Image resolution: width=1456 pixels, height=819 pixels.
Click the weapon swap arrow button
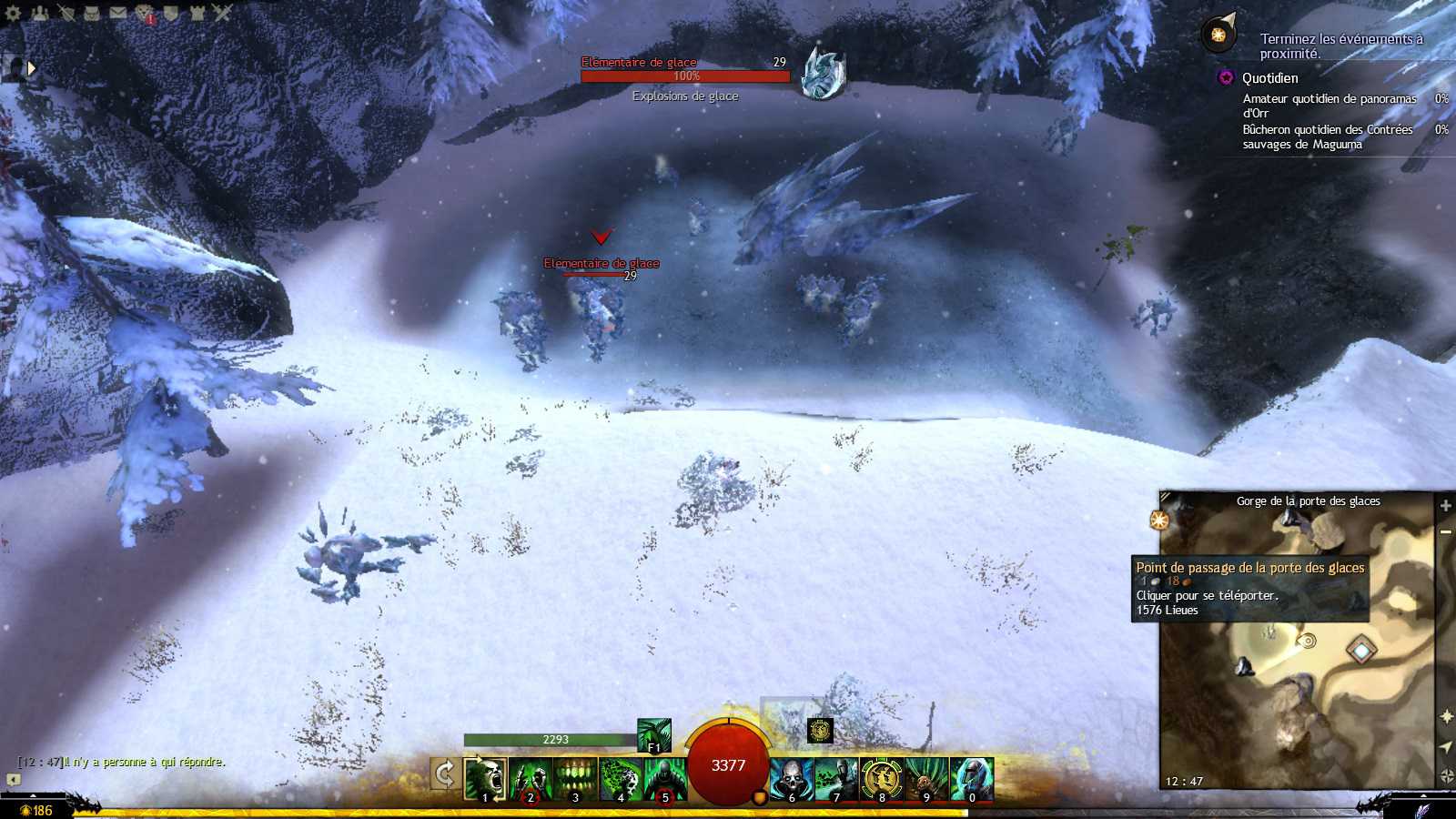click(444, 774)
